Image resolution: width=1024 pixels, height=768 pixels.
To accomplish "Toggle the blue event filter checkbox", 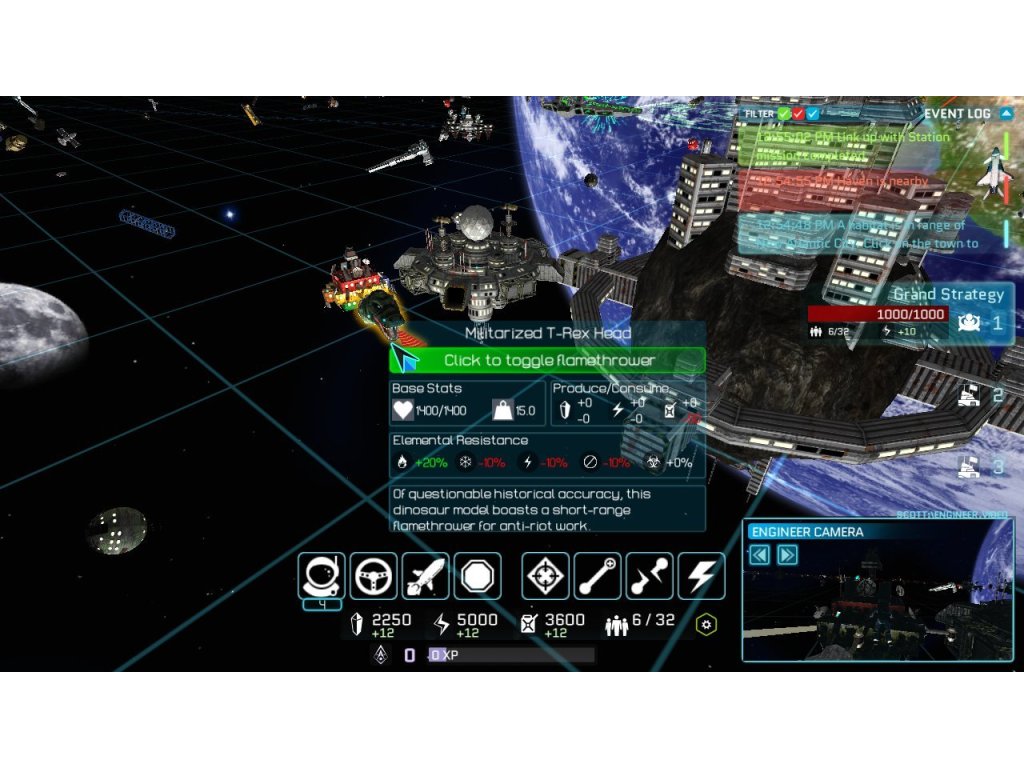I will (x=813, y=114).
